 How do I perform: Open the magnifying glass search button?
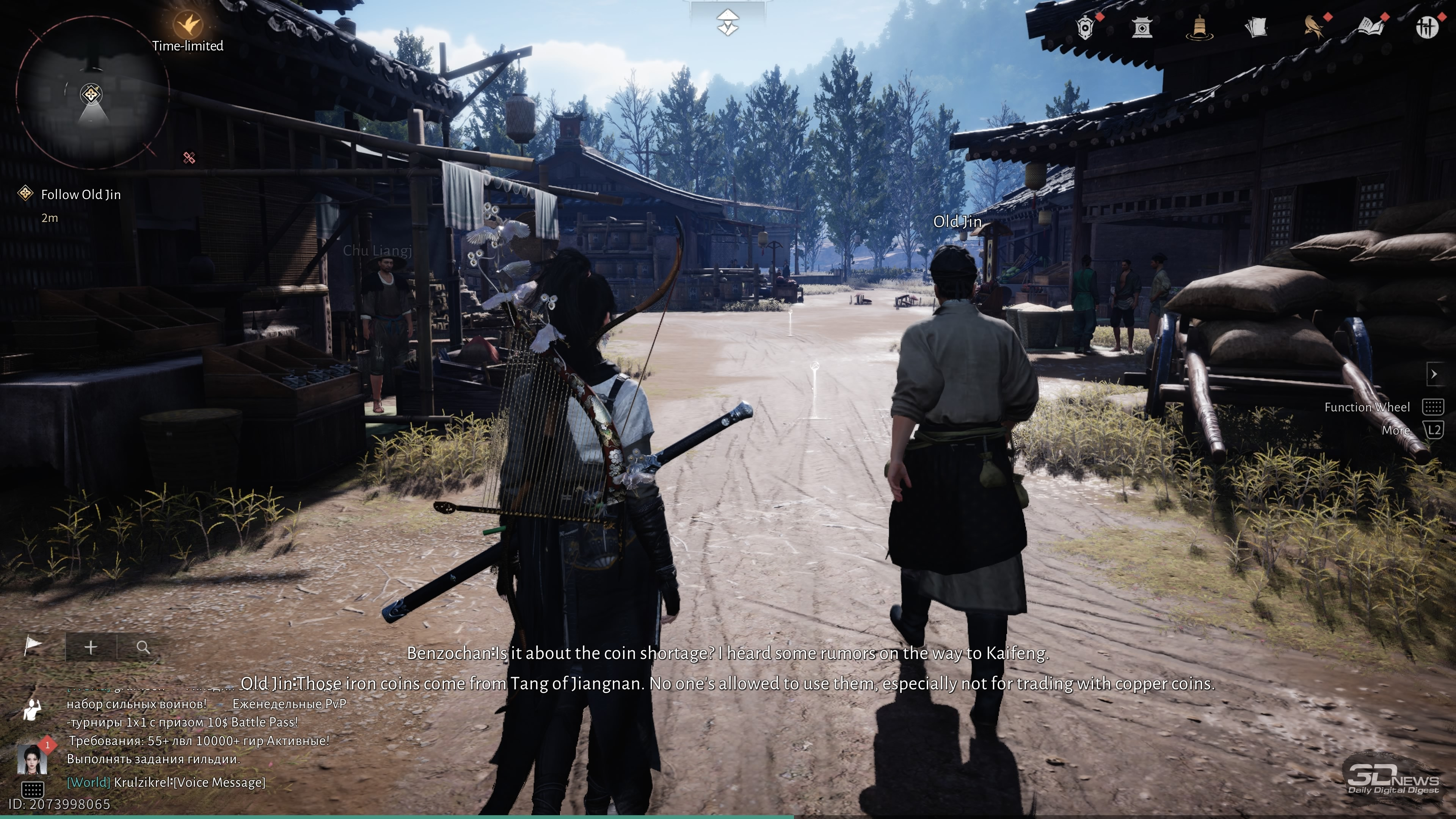[143, 647]
